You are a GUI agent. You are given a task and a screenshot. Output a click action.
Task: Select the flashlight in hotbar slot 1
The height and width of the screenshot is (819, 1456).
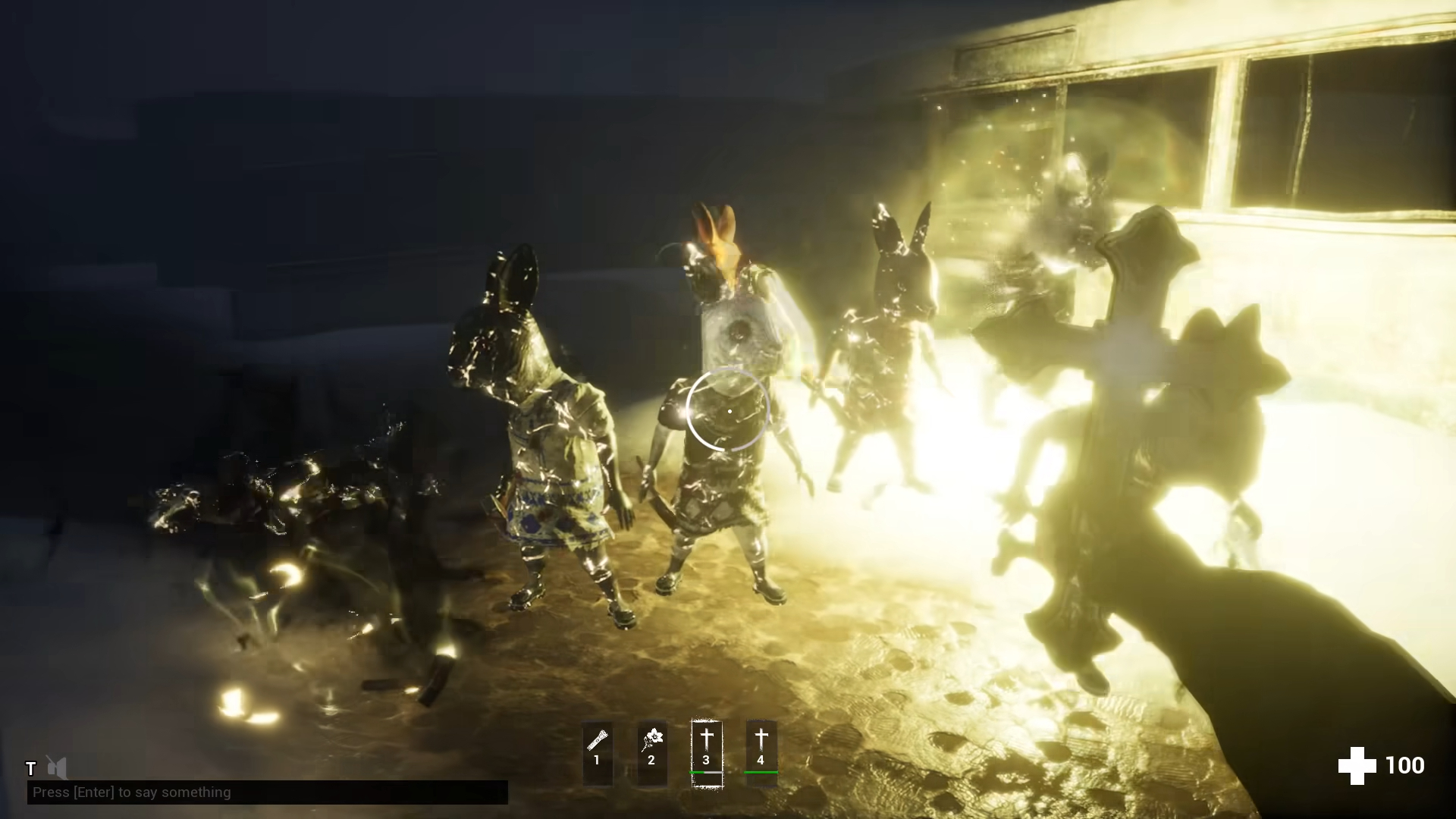point(597,753)
